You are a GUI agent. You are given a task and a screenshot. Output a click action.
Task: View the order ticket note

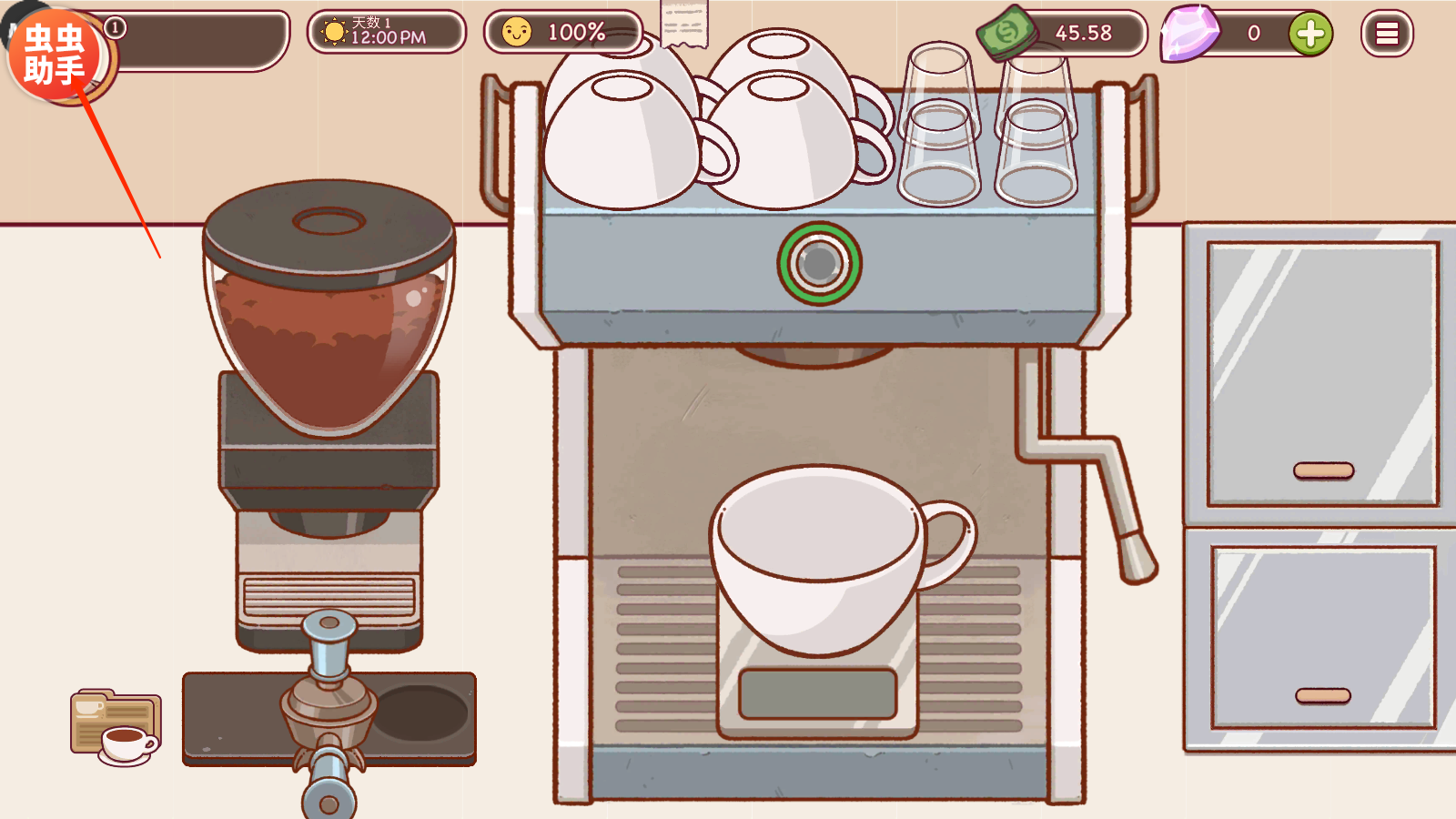click(684, 24)
